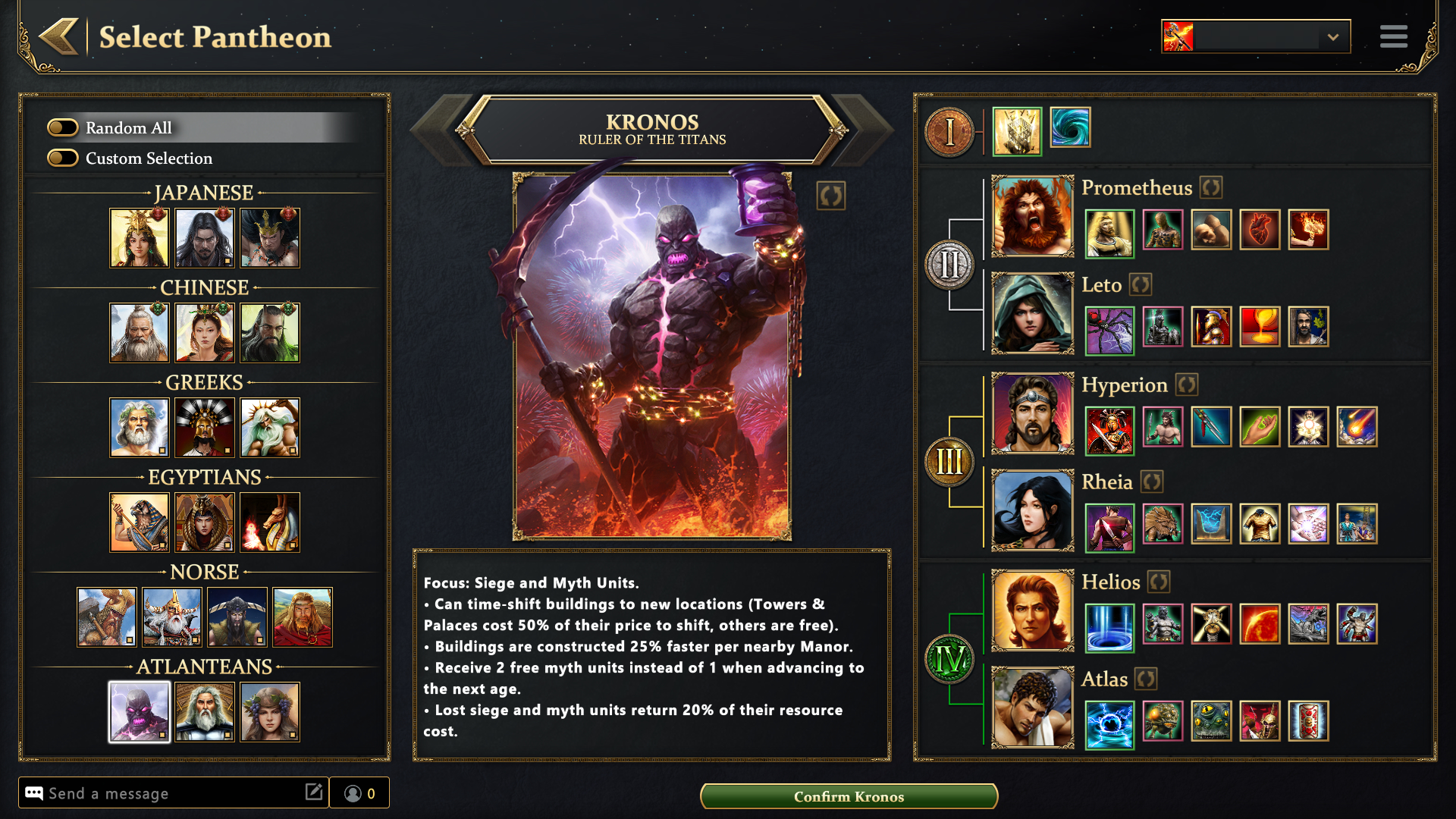Confirm Kronos as your pantheon
Viewport: 1456px width, 819px height.
[849, 796]
